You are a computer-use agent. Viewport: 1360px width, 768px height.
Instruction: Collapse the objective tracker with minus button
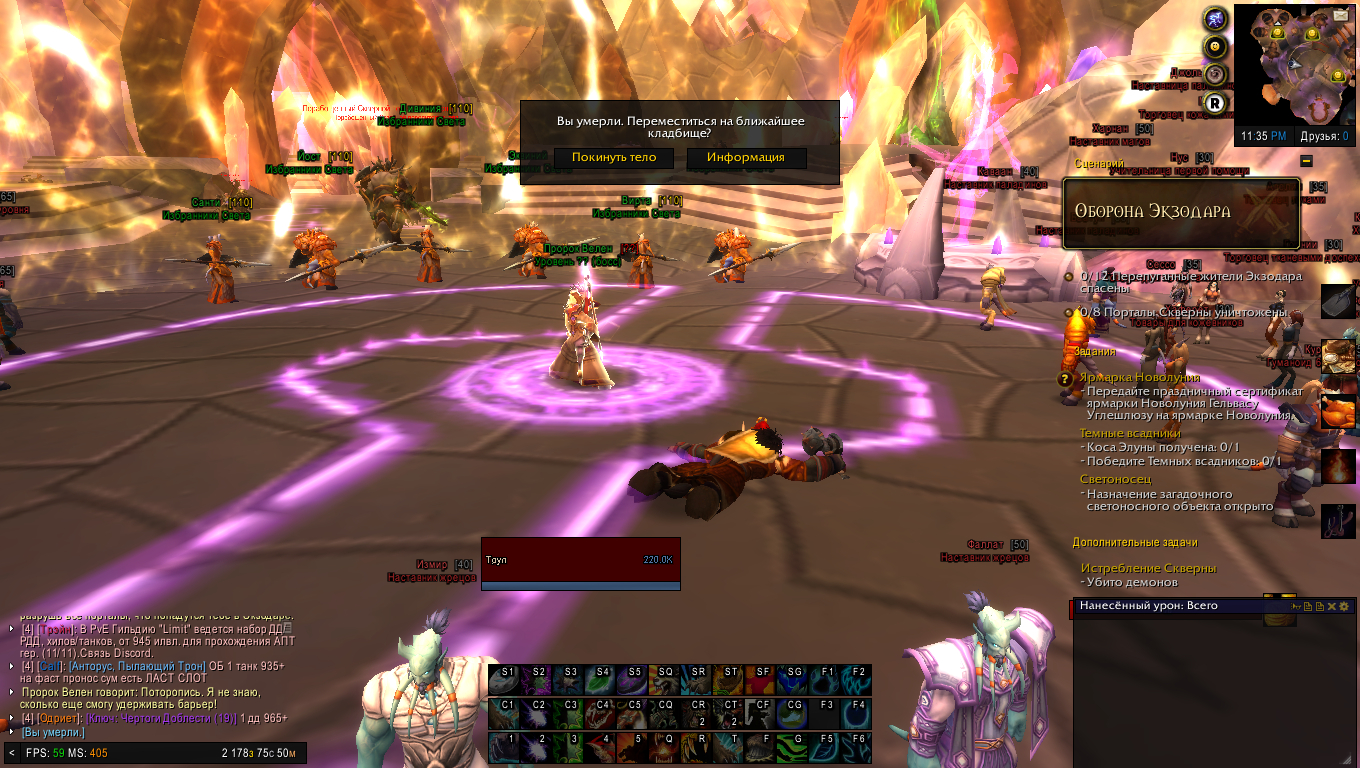tap(1306, 161)
